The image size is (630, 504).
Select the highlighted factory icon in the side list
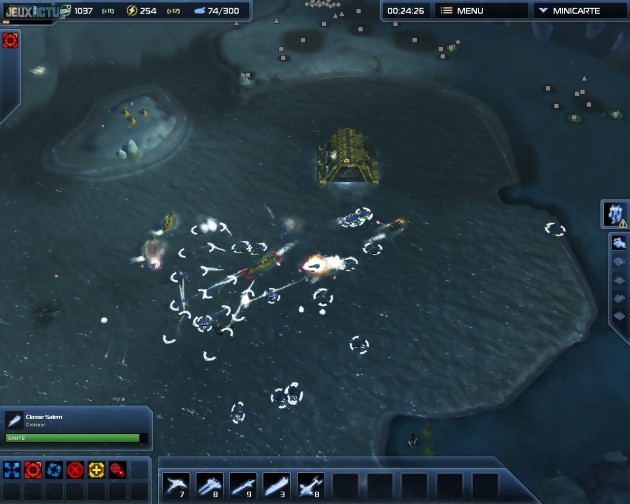click(619, 243)
